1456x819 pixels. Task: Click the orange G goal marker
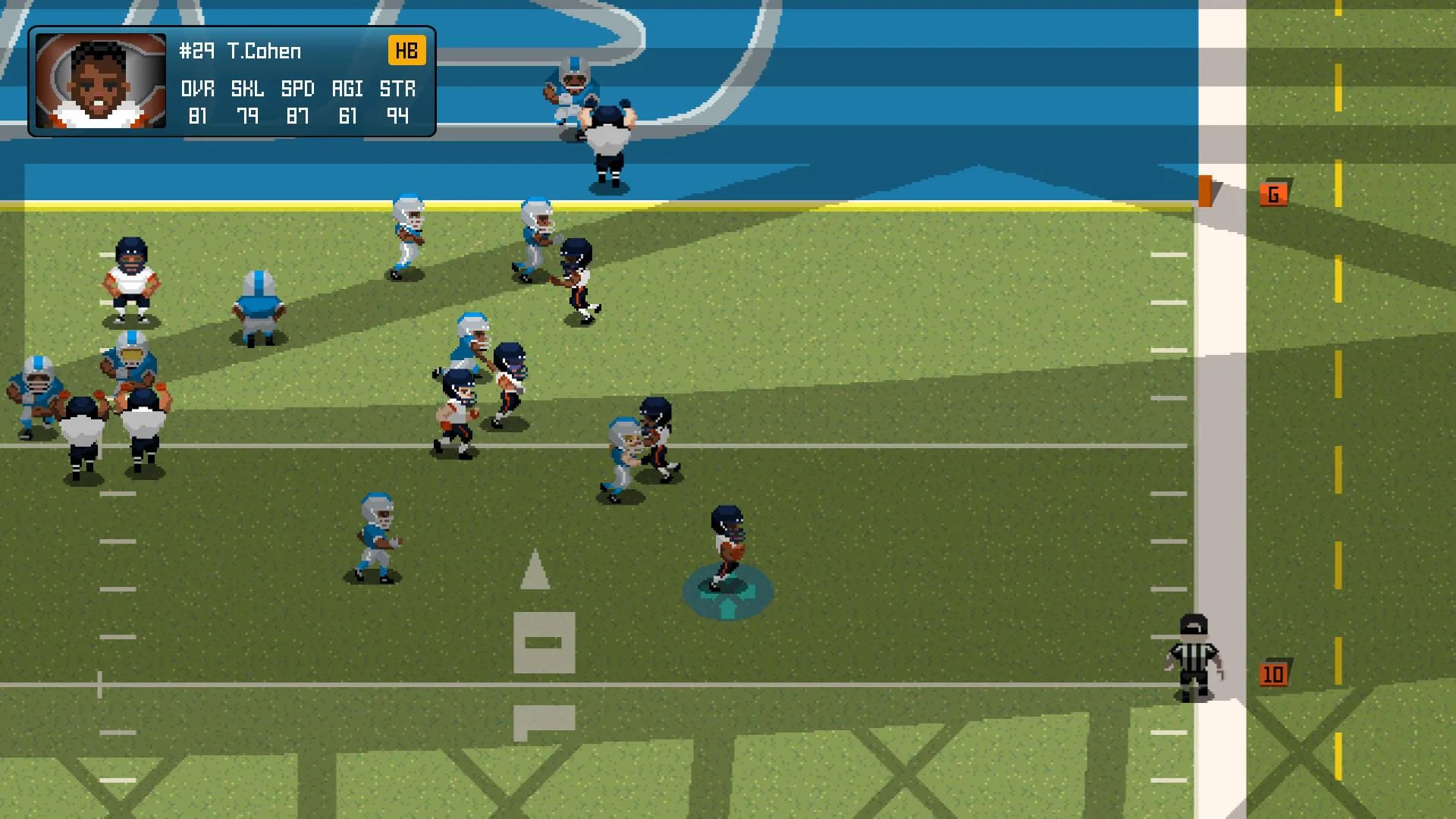[x=1272, y=193]
